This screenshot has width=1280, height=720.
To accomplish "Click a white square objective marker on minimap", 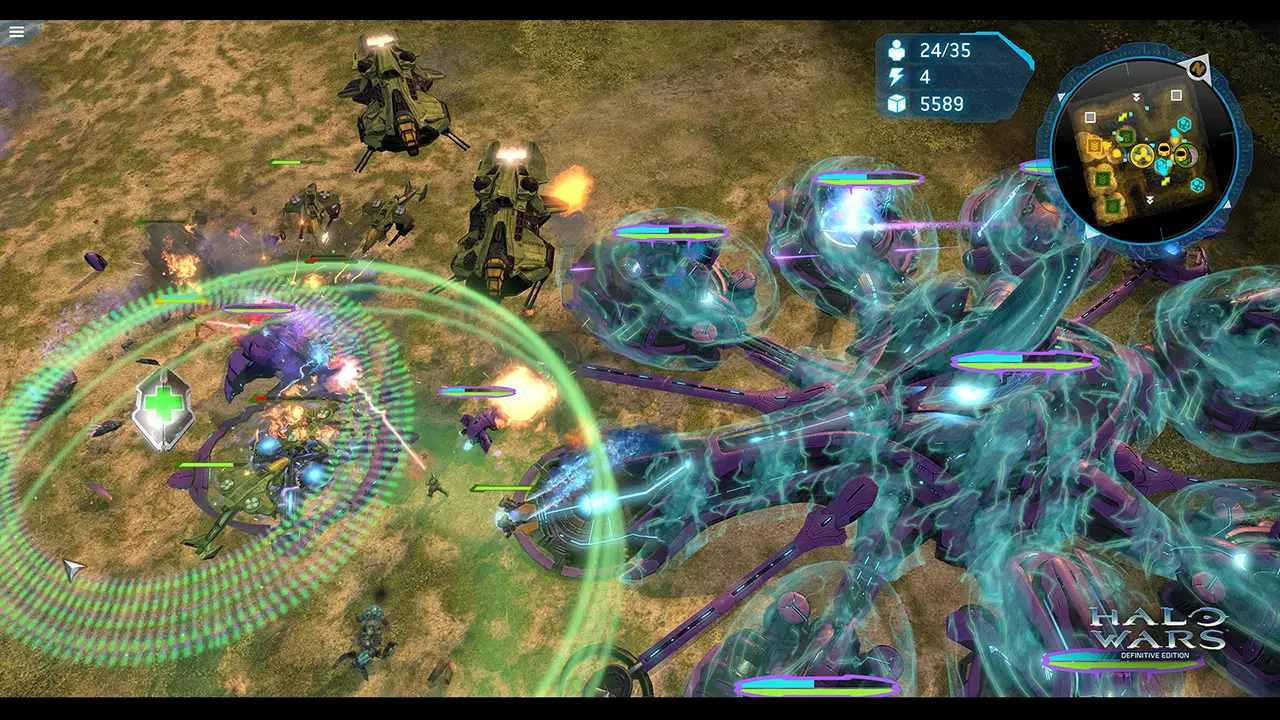I will point(1174,95).
